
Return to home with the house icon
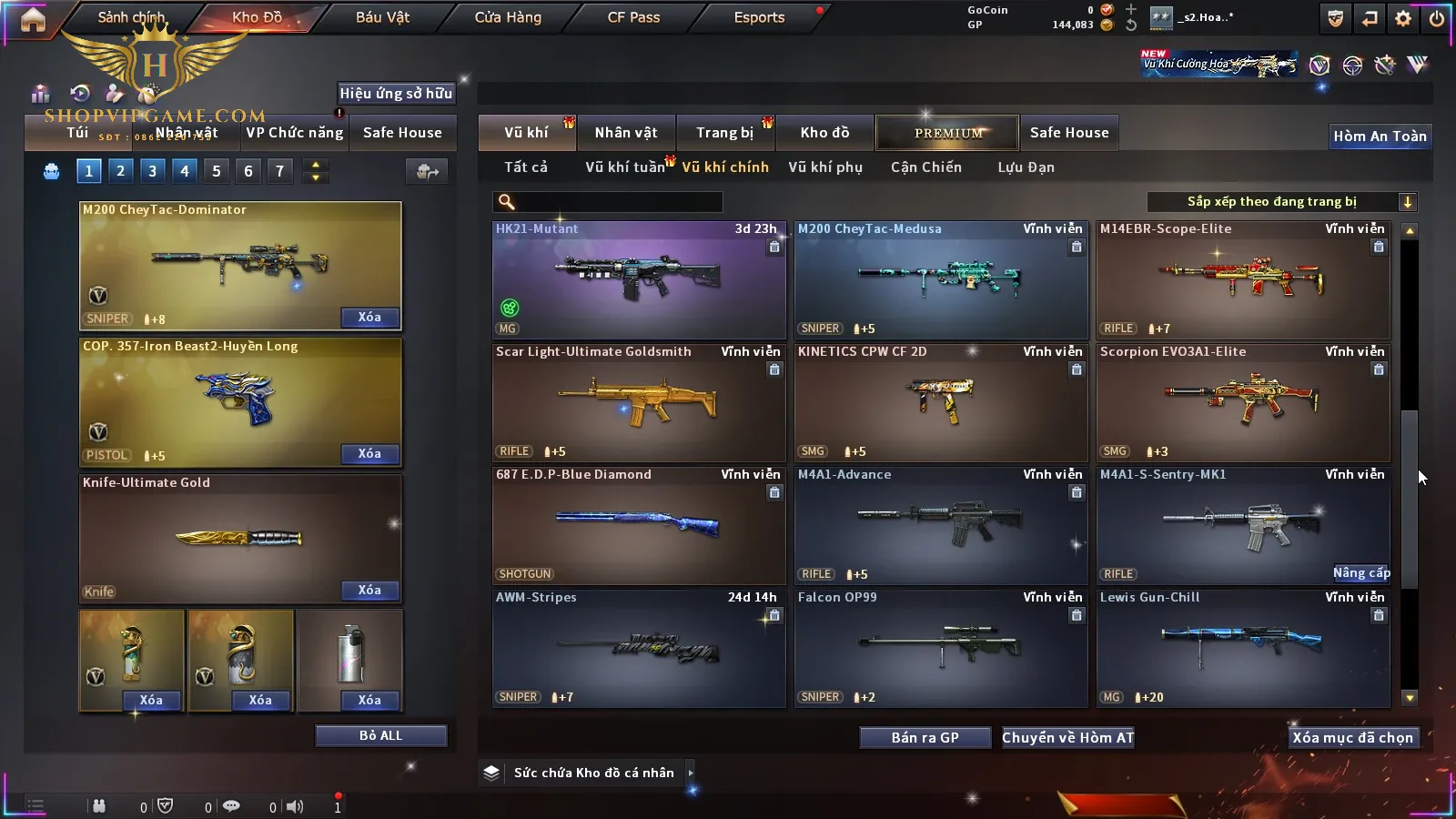pyautogui.click(x=33, y=19)
